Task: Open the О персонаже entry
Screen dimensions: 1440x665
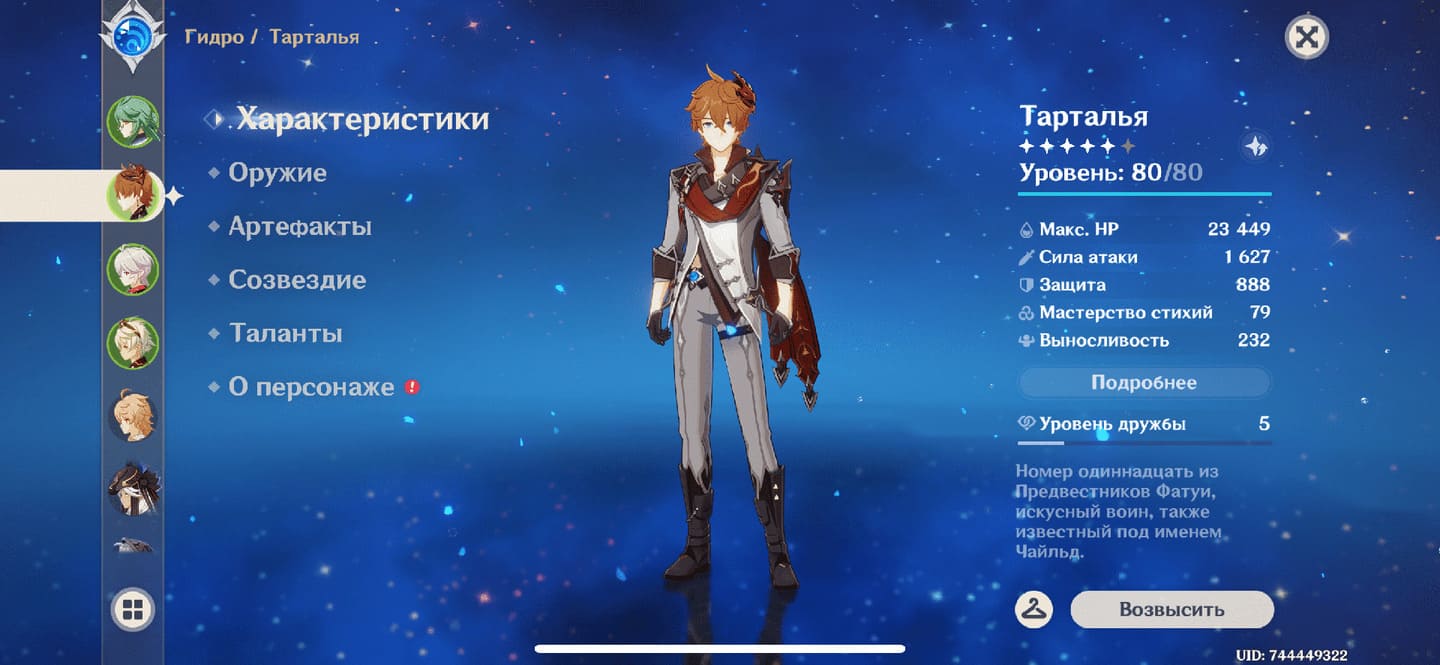Action: click(x=311, y=387)
